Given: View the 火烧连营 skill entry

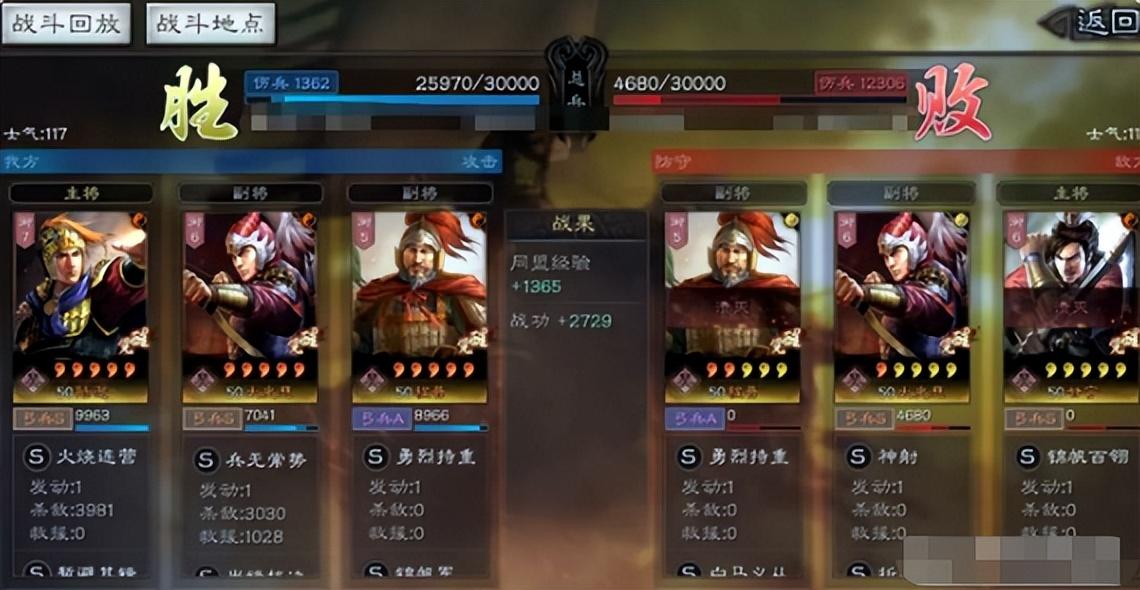Looking at the screenshot, I should (x=82, y=457).
